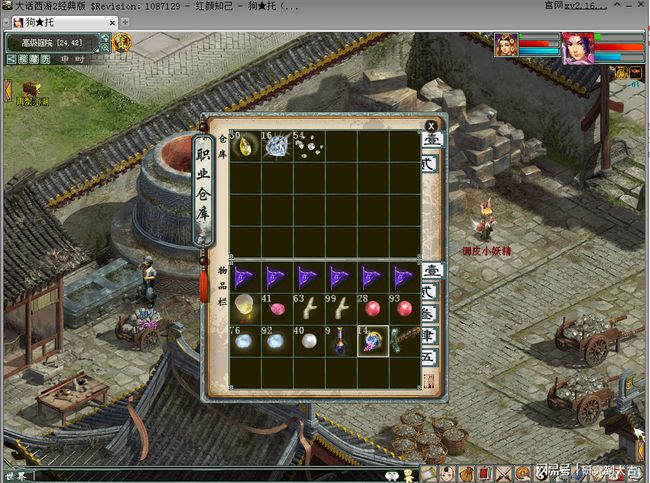Click the player character portrait in the HUD
This screenshot has width=650, height=483.
(577, 48)
